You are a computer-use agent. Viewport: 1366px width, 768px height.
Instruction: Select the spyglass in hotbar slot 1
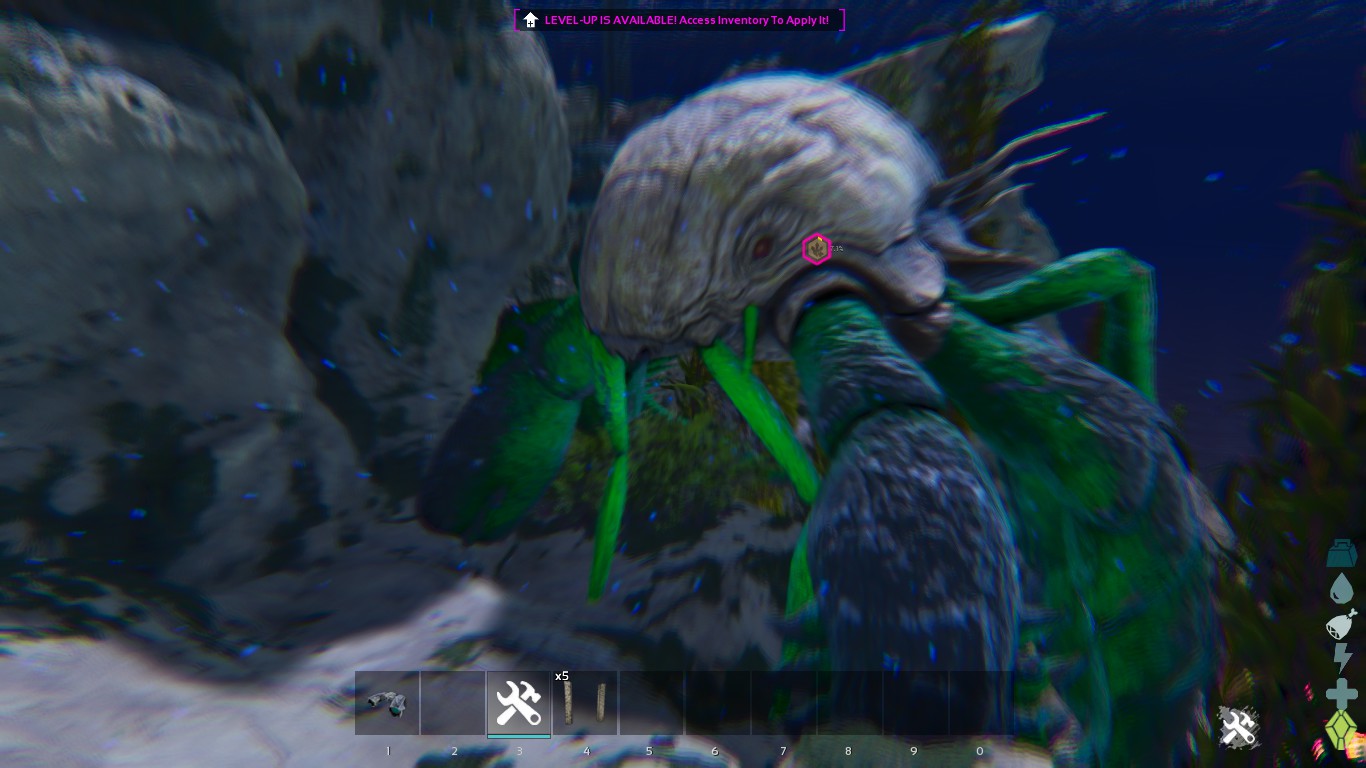(x=387, y=703)
